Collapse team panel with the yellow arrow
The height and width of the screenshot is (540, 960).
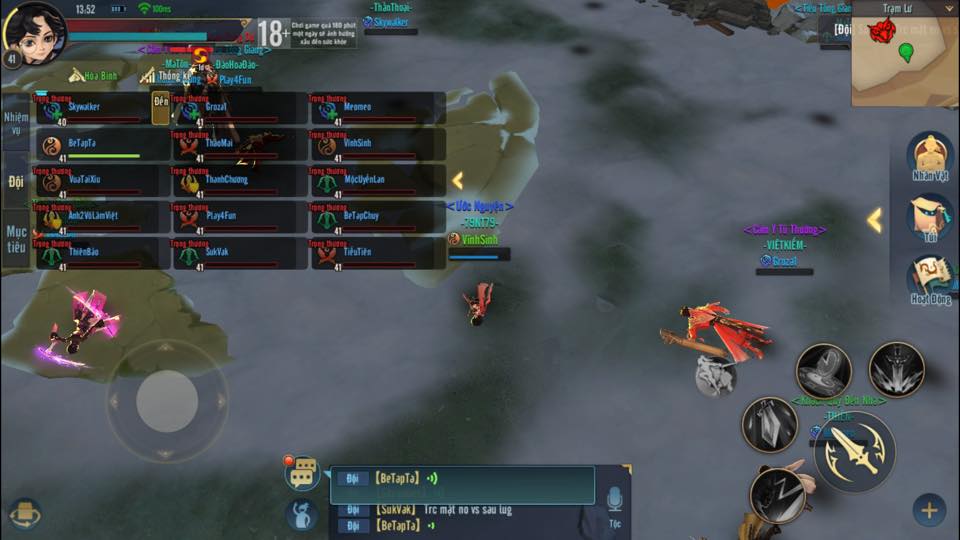click(457, 180)
